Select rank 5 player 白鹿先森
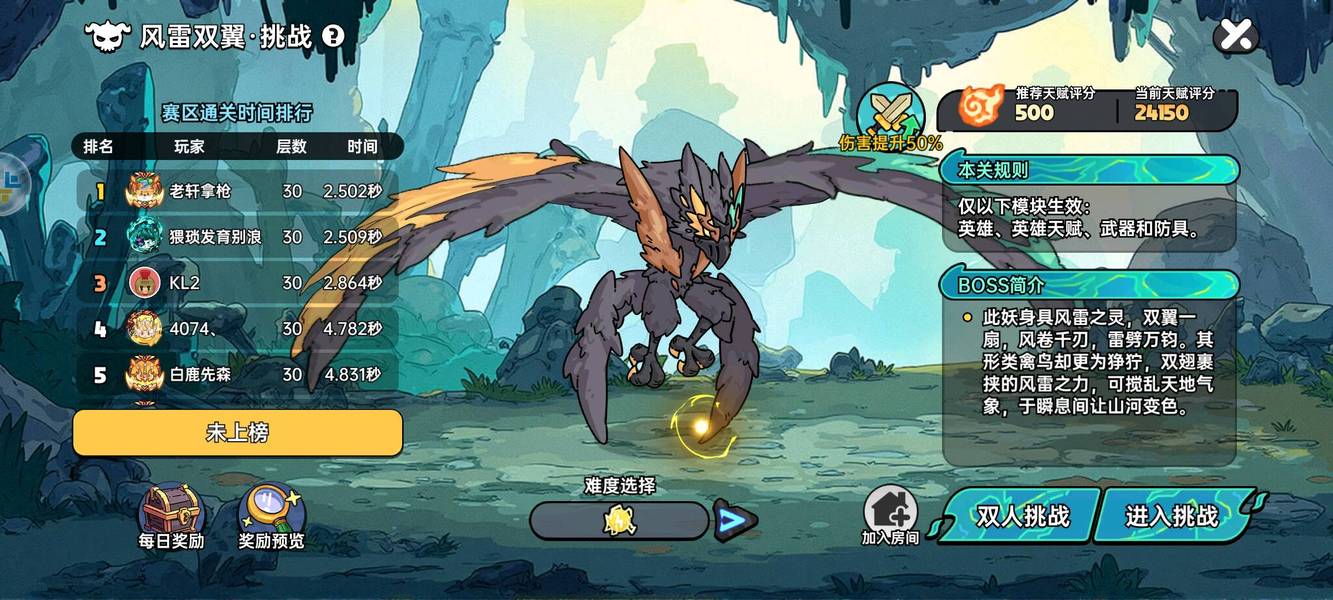This screenshot has height=600, width=1333. (x=238, y=375)
